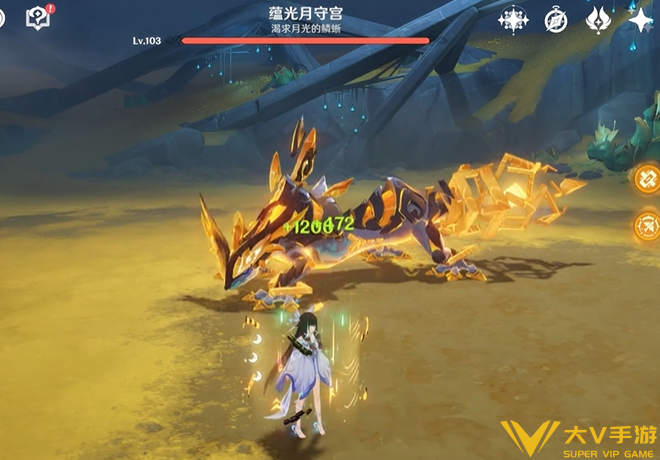The width and height of the screenshot is (660, 460).
Task: Tap the circular compass icon in top bar
Action: [556, 19]
